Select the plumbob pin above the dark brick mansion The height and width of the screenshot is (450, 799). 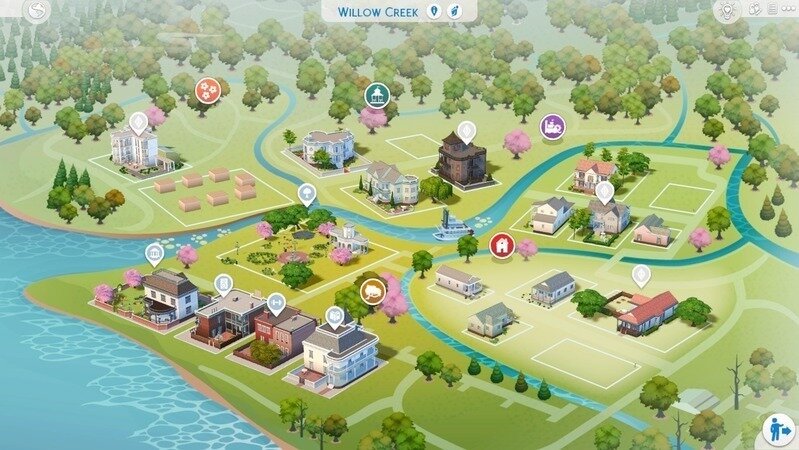click(466, 130)
